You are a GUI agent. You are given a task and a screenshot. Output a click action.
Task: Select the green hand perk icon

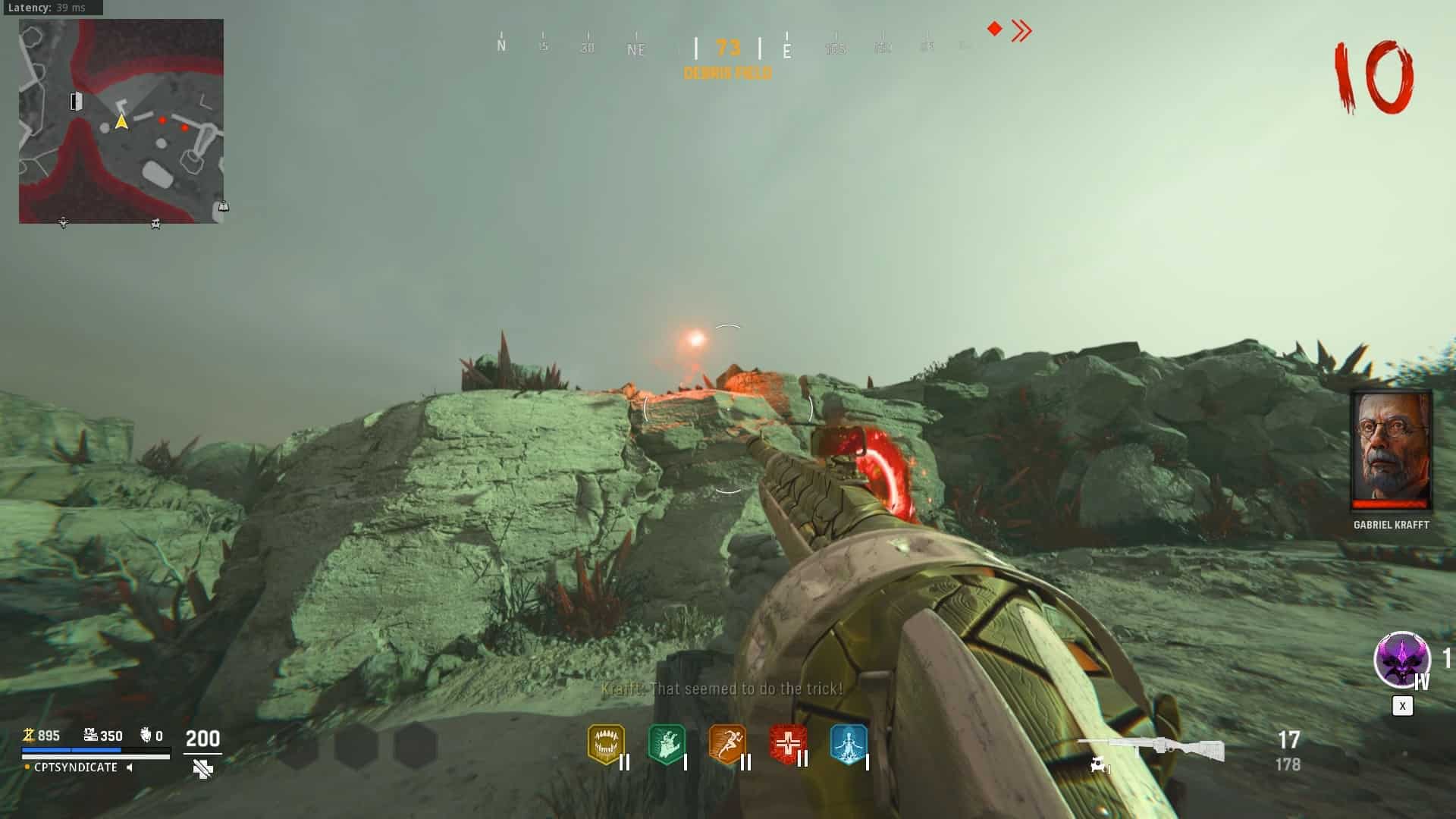[667, 745]
